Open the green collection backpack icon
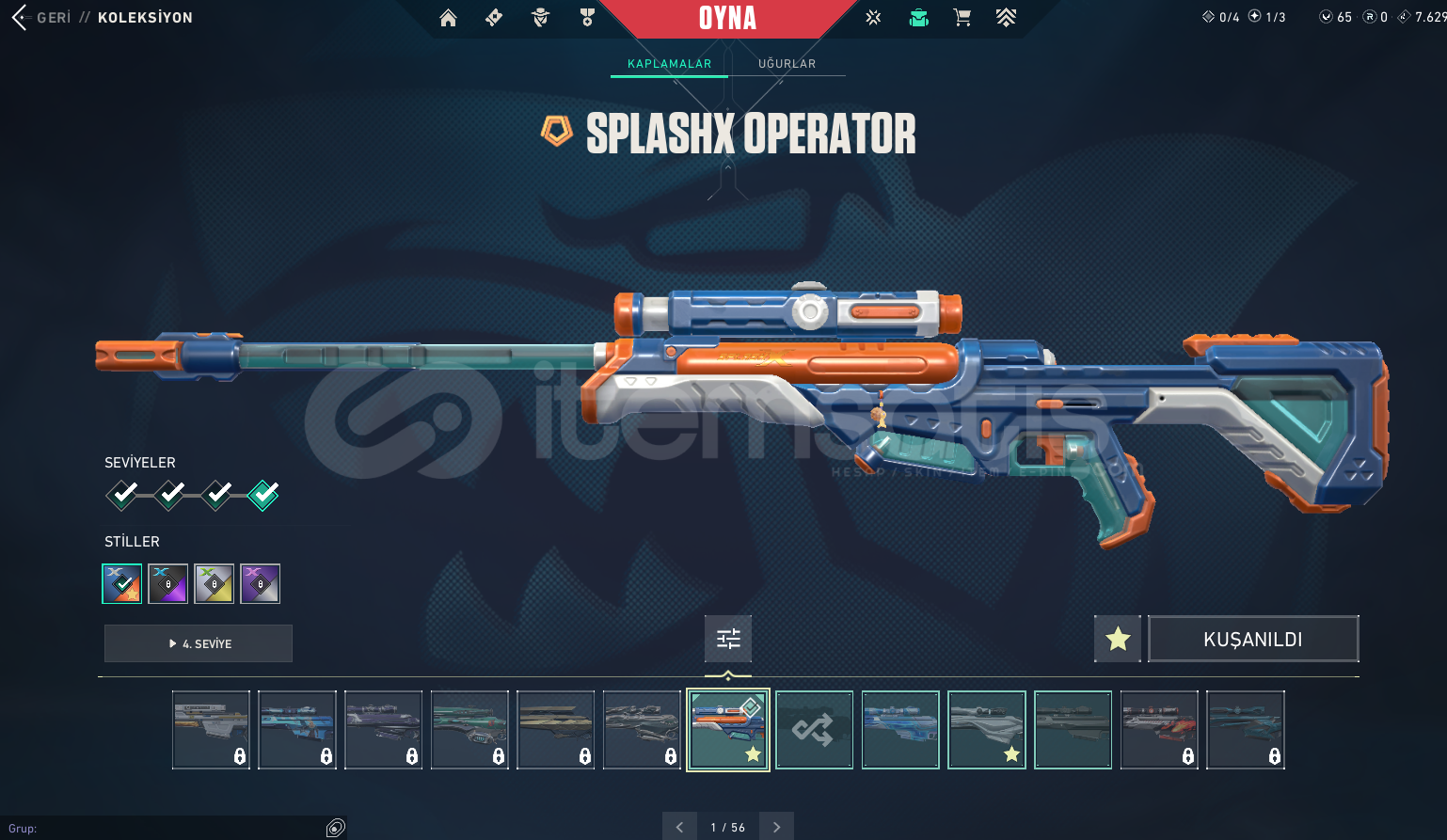Image resolution: width=1447 pixels, height=840 pixels. (x=918, y=18)
